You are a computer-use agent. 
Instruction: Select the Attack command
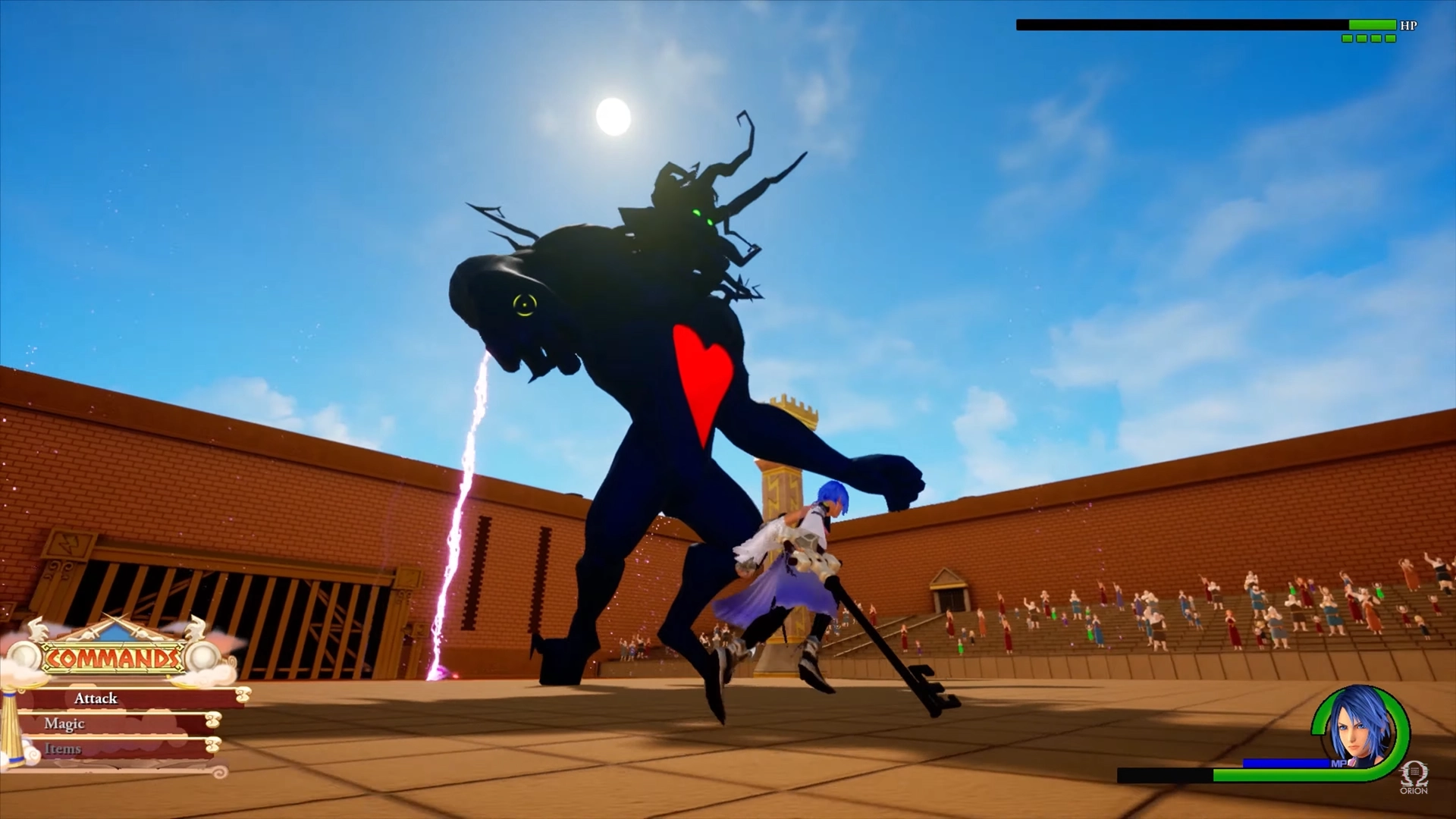pos(96,698)
